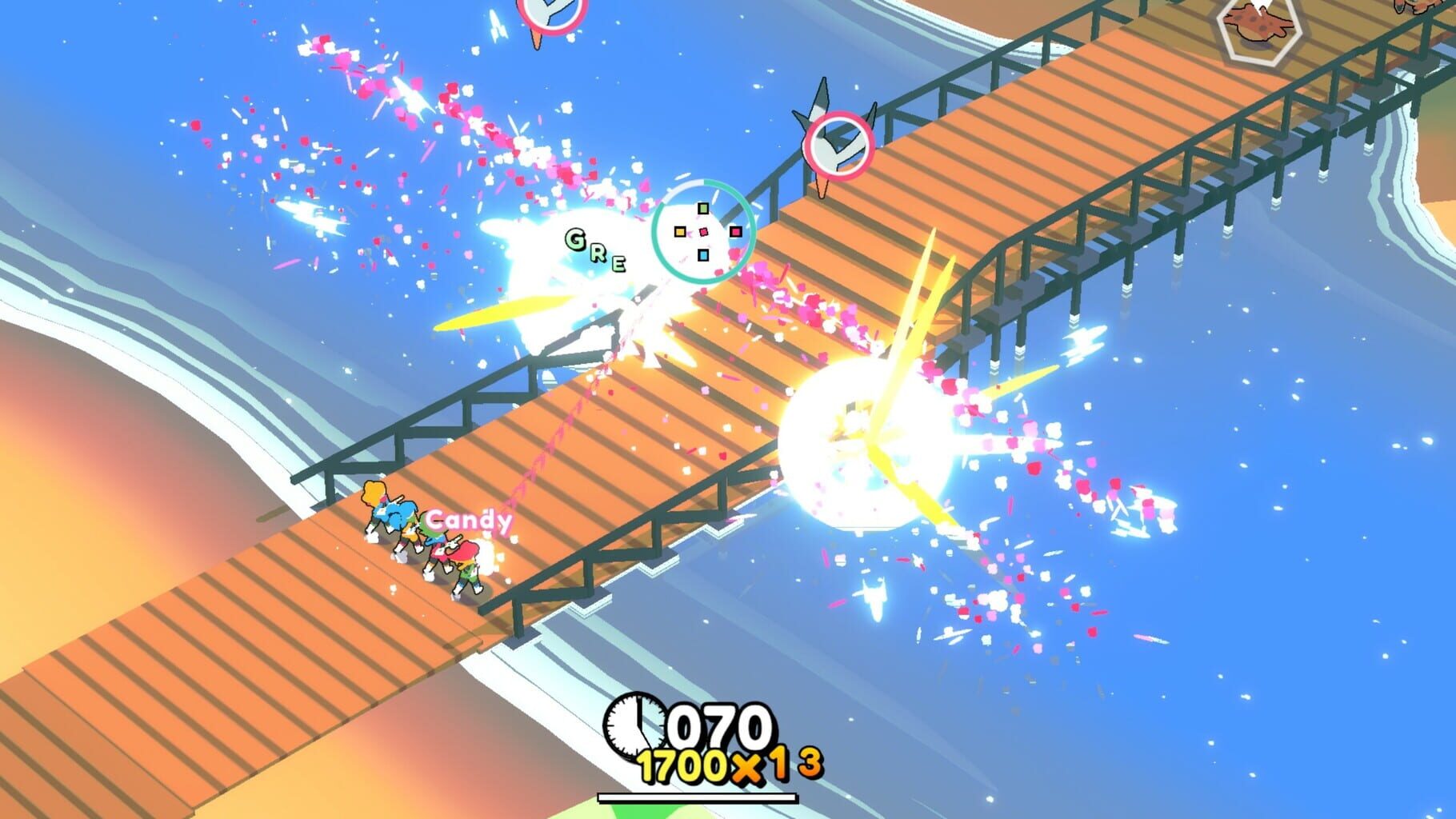Click the 1700 score counter
The height and width of the screenshot is (819, 1456).
pyautogui.click(x=684, y=765)
